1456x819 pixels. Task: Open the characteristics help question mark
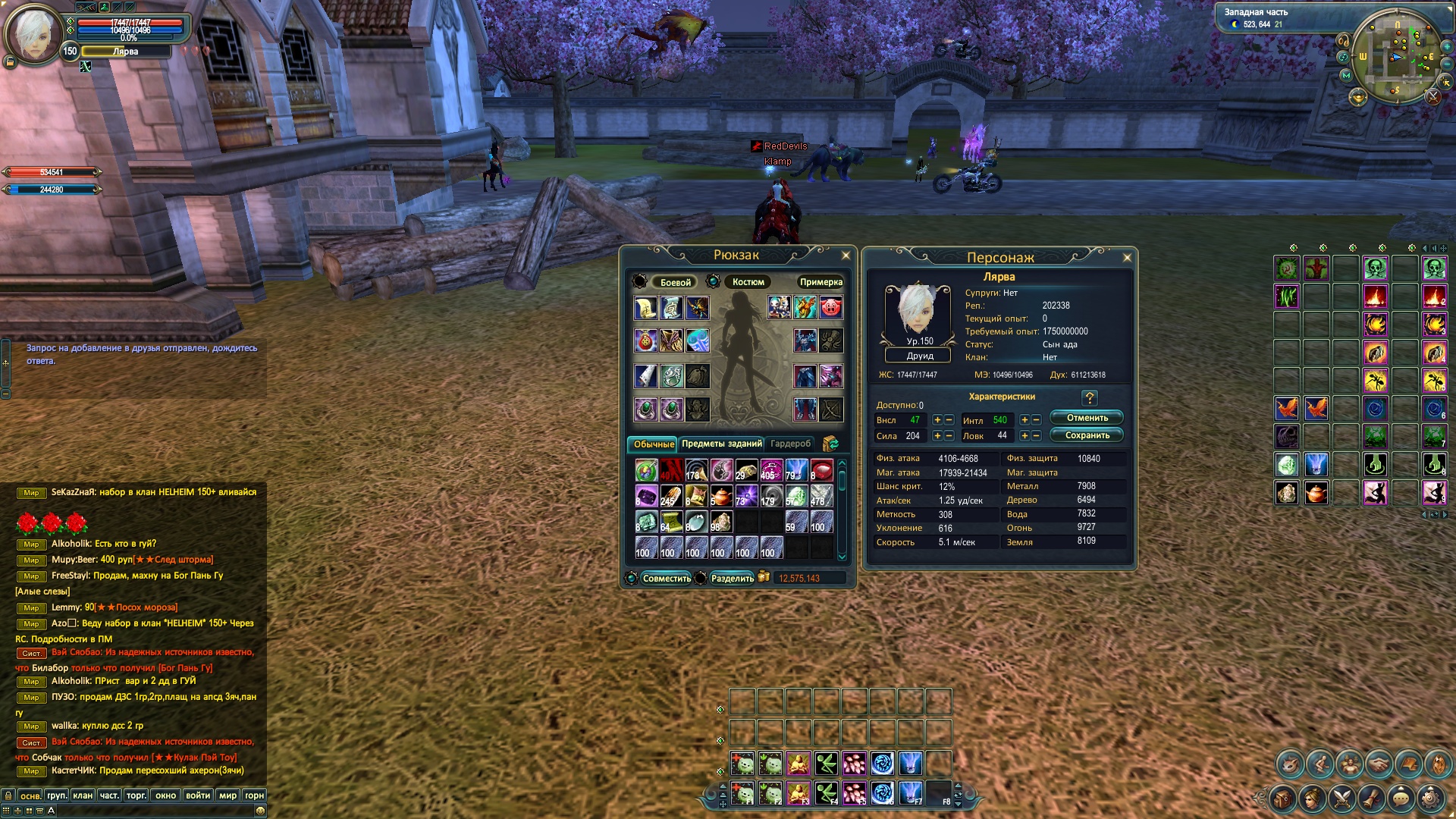pyautogui.click(x=1090, y=398)
